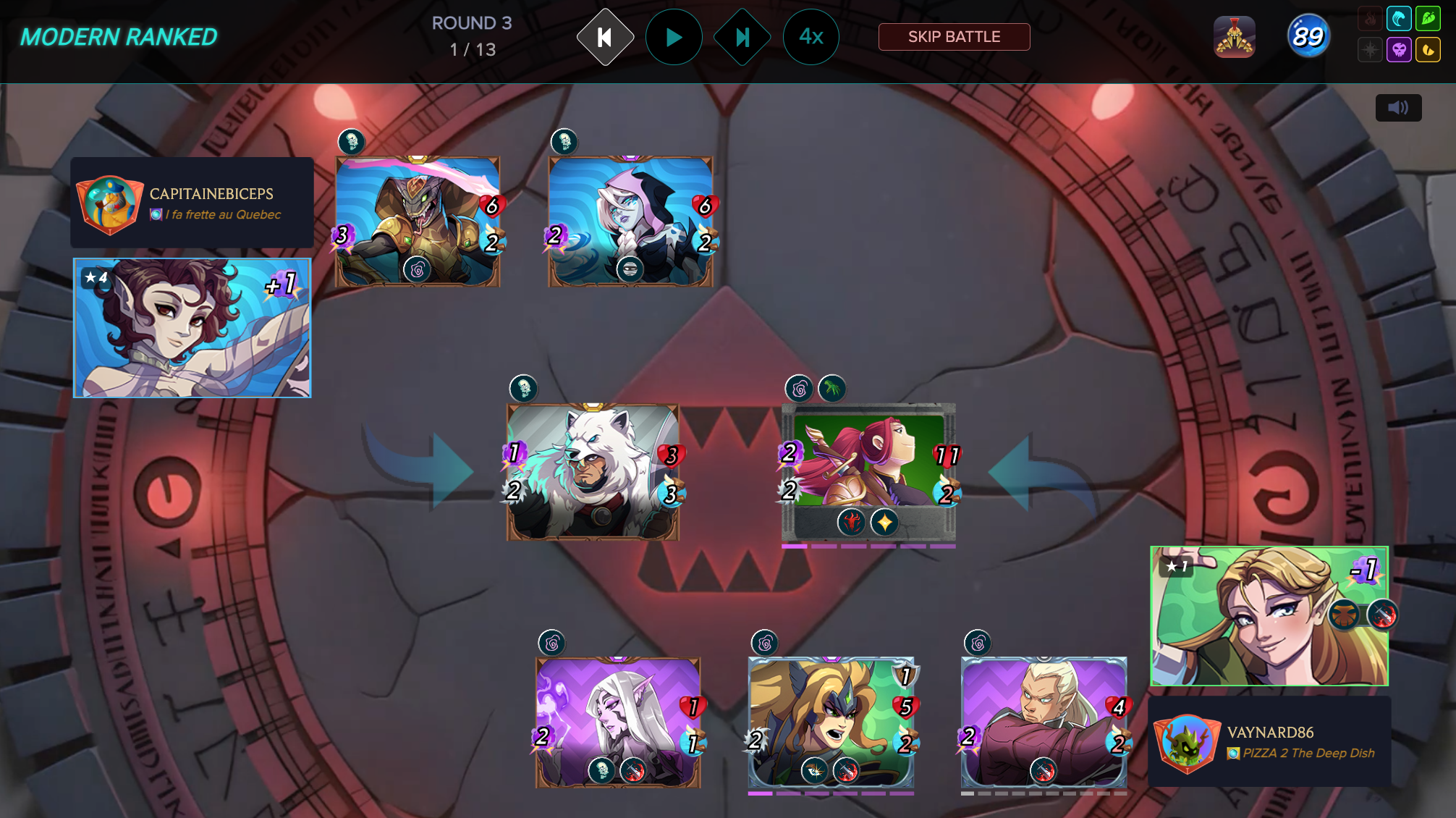The height and width of the screenshot is (818, 1456).
Task: Select the blonde horned-helmet warrior card
Action: (831, 722)
